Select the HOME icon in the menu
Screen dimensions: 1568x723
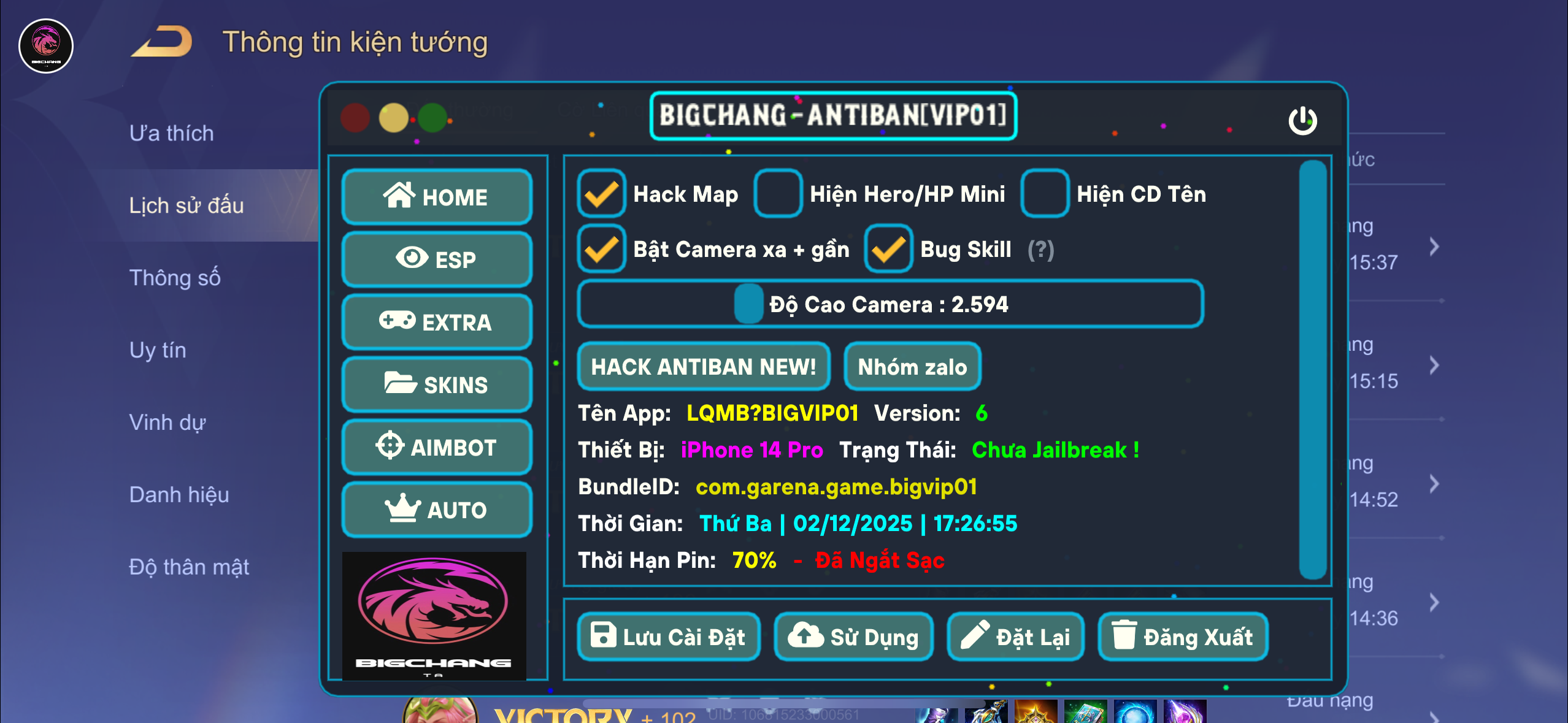pos(437,197)
